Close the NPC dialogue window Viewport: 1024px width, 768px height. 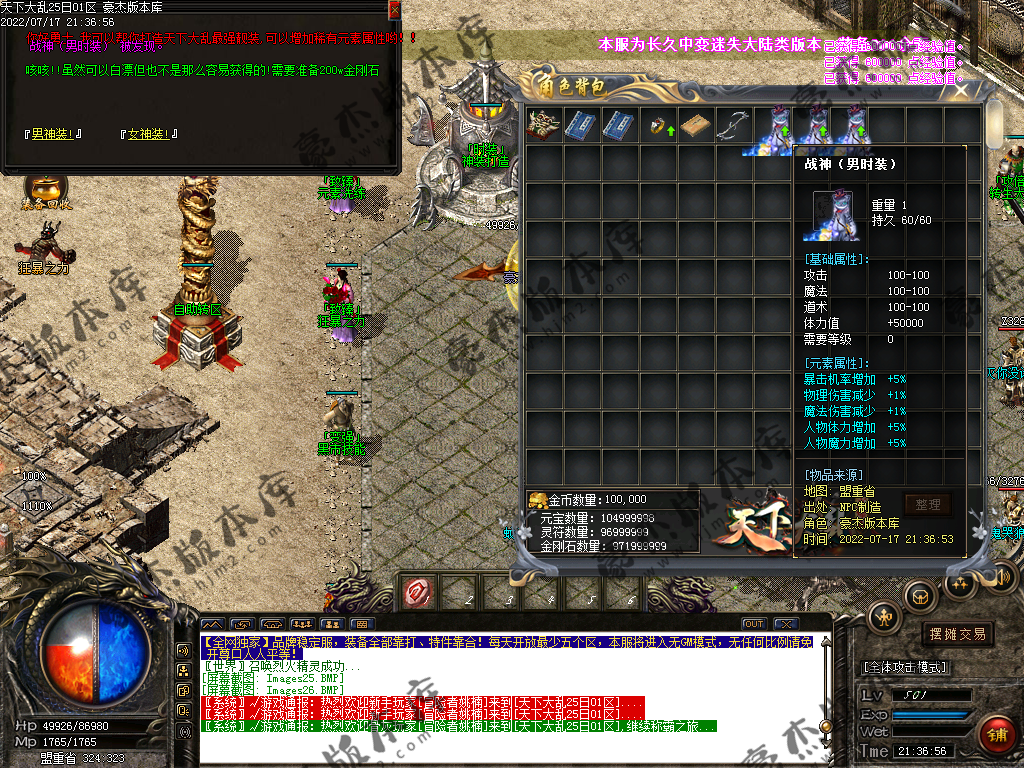pyautogui.click(x=394, y=10)
